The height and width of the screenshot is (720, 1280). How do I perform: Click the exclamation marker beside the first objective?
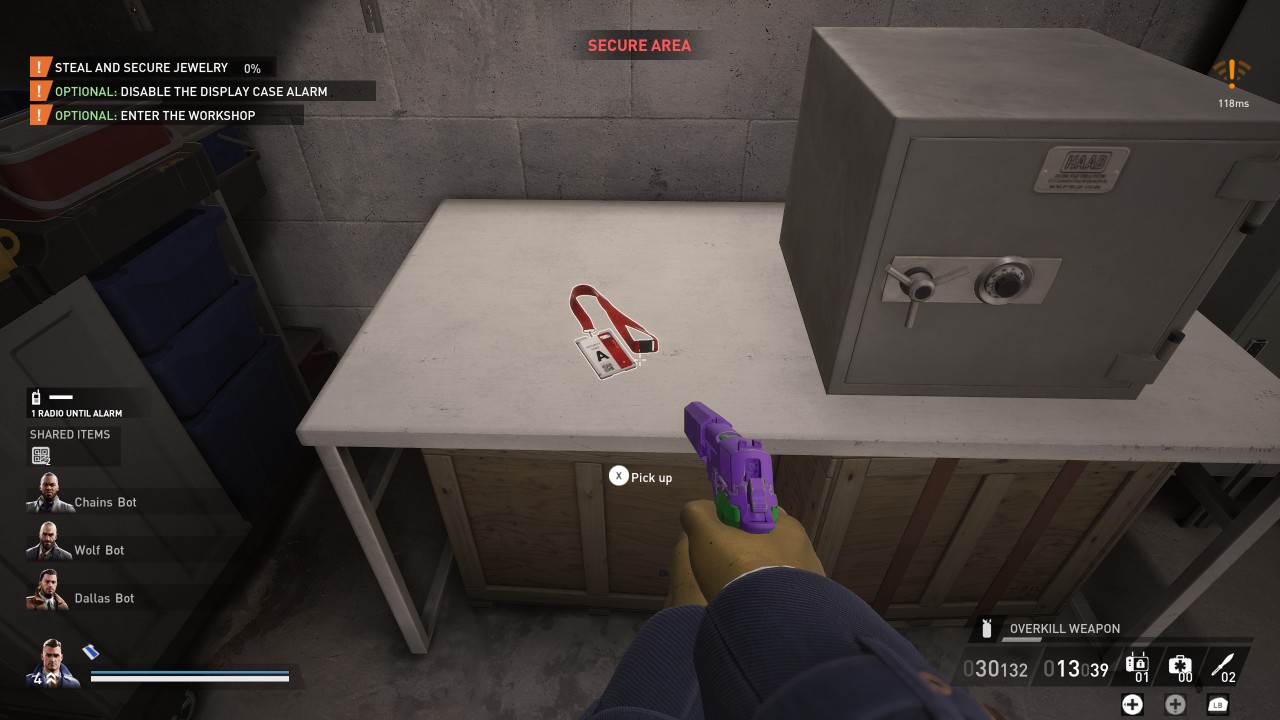pos(38,67)
